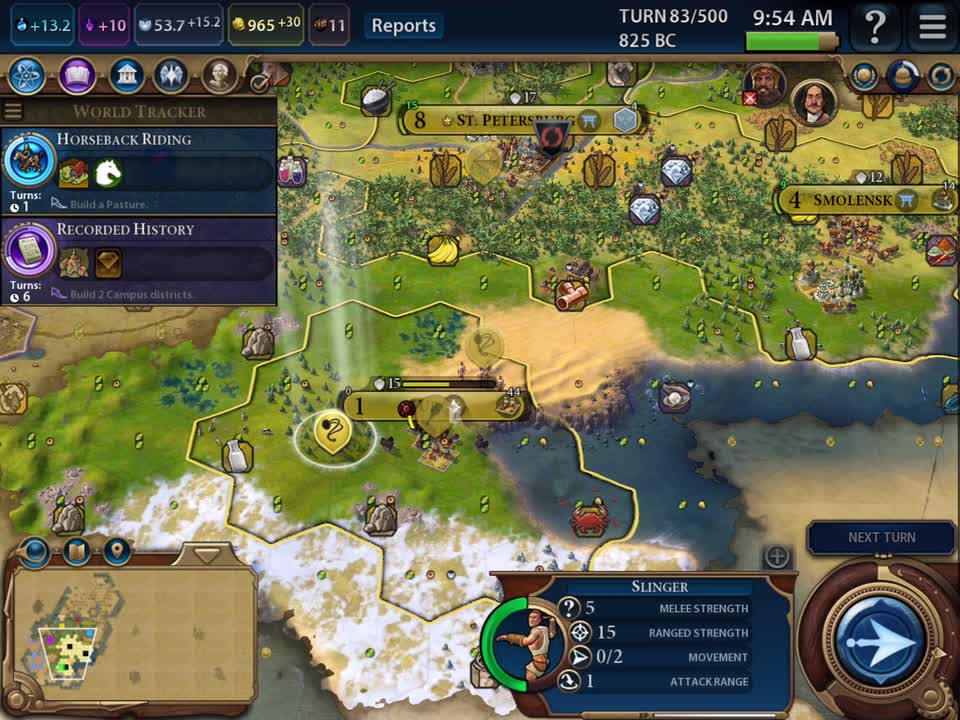Toggle the World Tracker options menu

tap(13, 111)
